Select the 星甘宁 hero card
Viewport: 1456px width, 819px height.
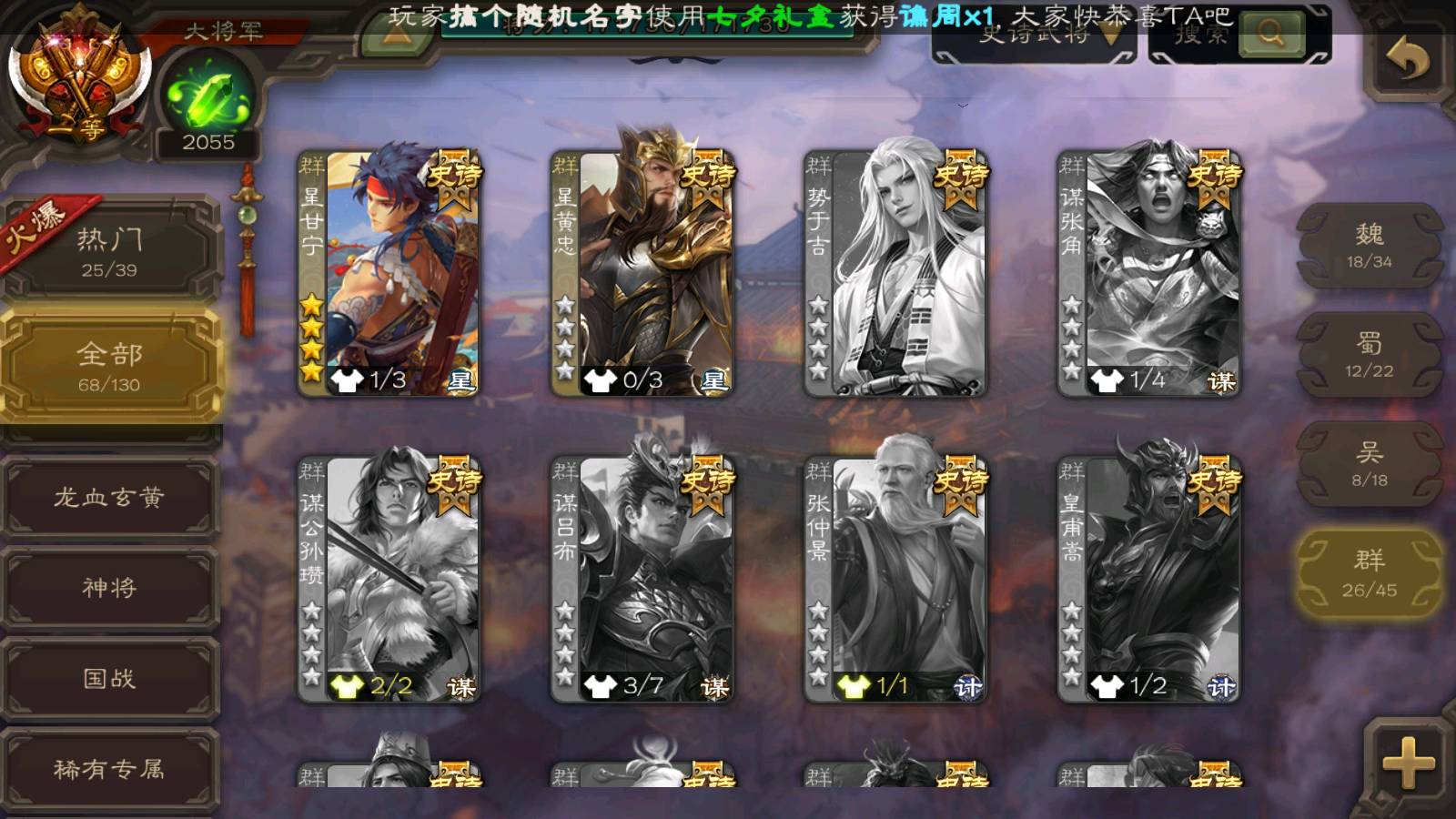tap(389, 273)
